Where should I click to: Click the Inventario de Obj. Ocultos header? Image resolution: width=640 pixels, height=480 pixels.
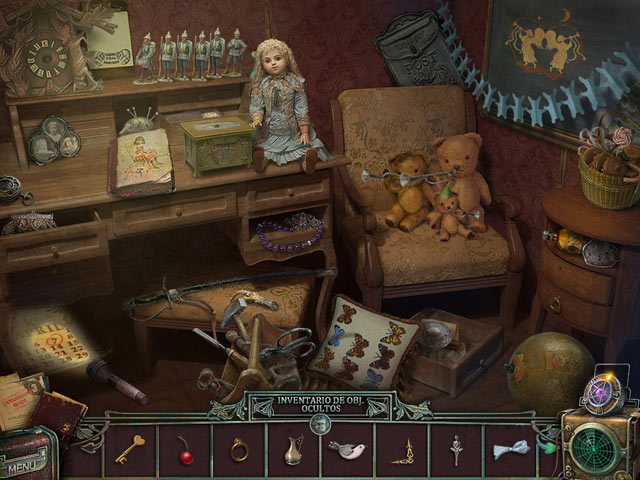(320, 407)
